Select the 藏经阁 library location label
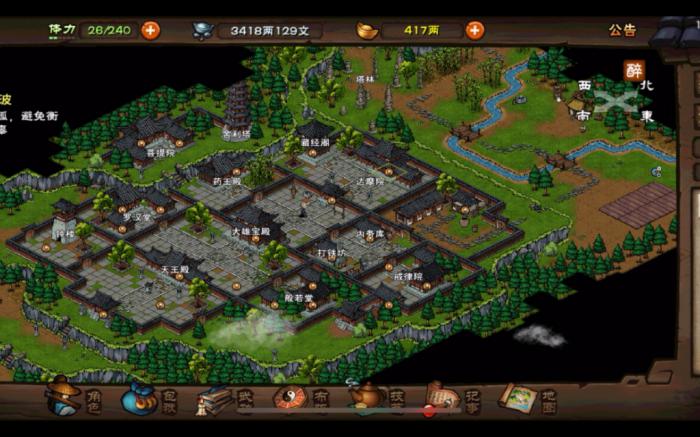Image resolution: width=700 pixels, height=437 pixels. (313, 145)
